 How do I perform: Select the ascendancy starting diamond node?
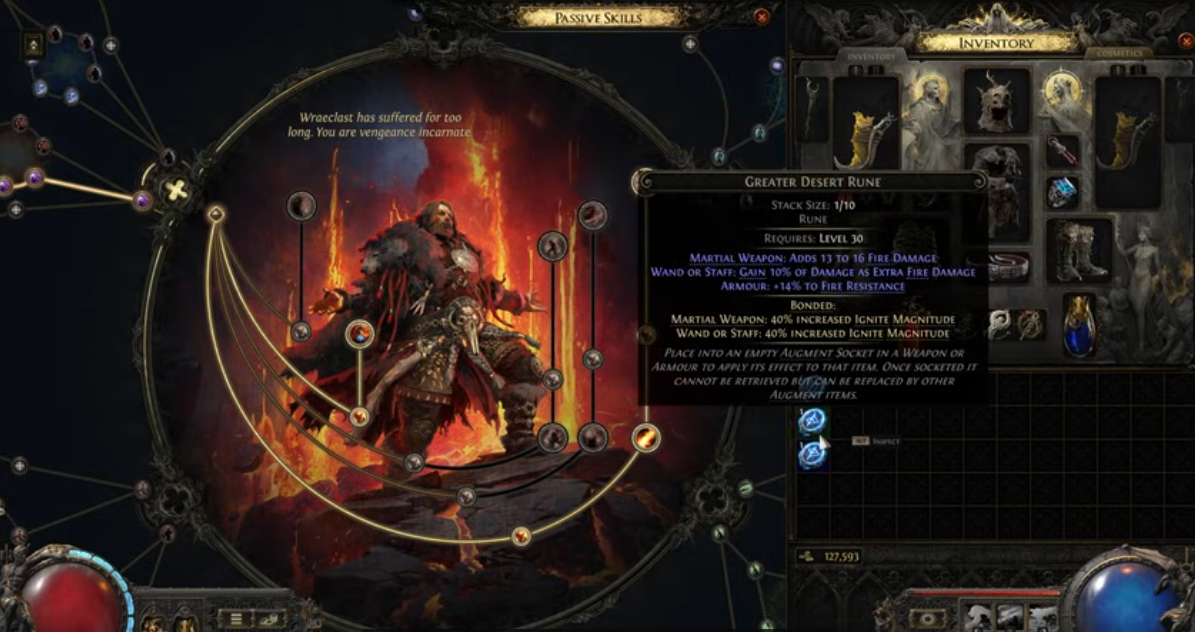[215, 213]
